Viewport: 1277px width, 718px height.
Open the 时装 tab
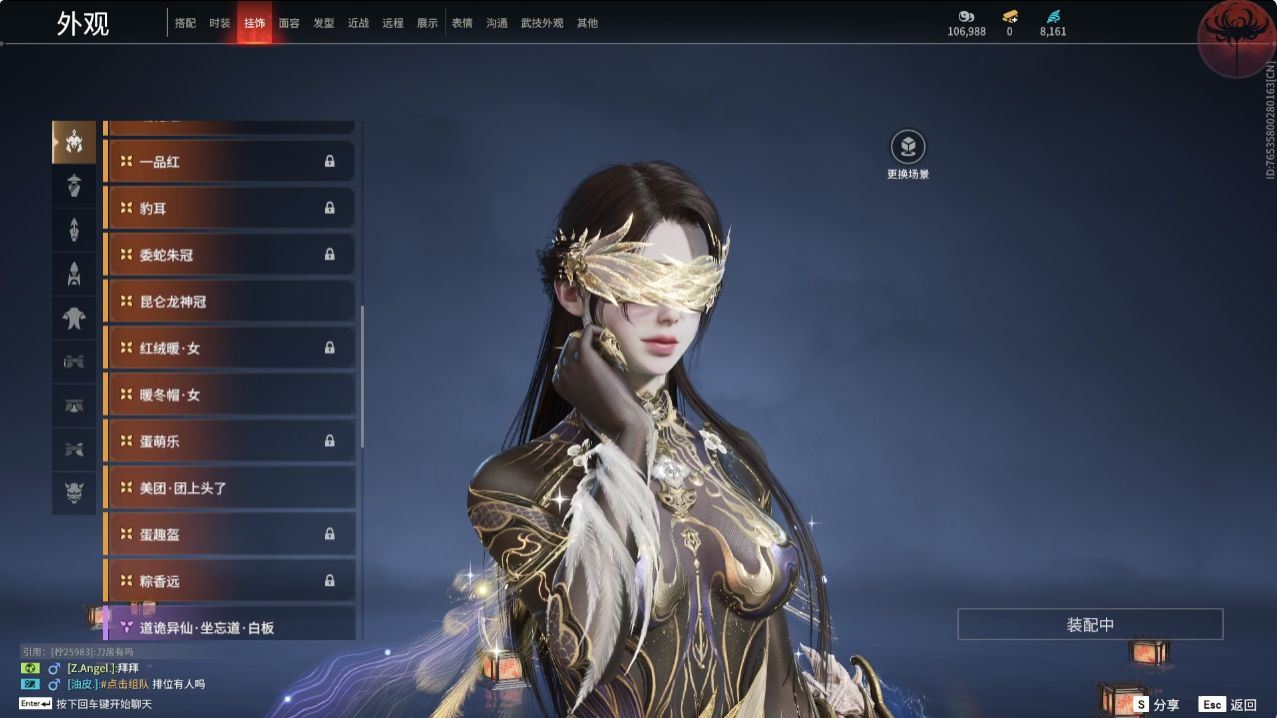(x=220, y=23)
